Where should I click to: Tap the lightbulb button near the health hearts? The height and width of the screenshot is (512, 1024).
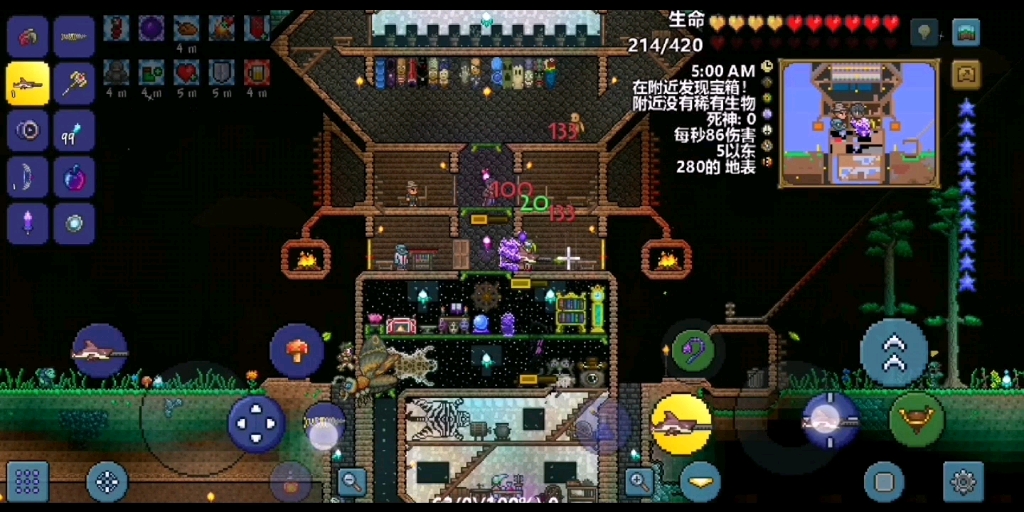click(925, 33)
